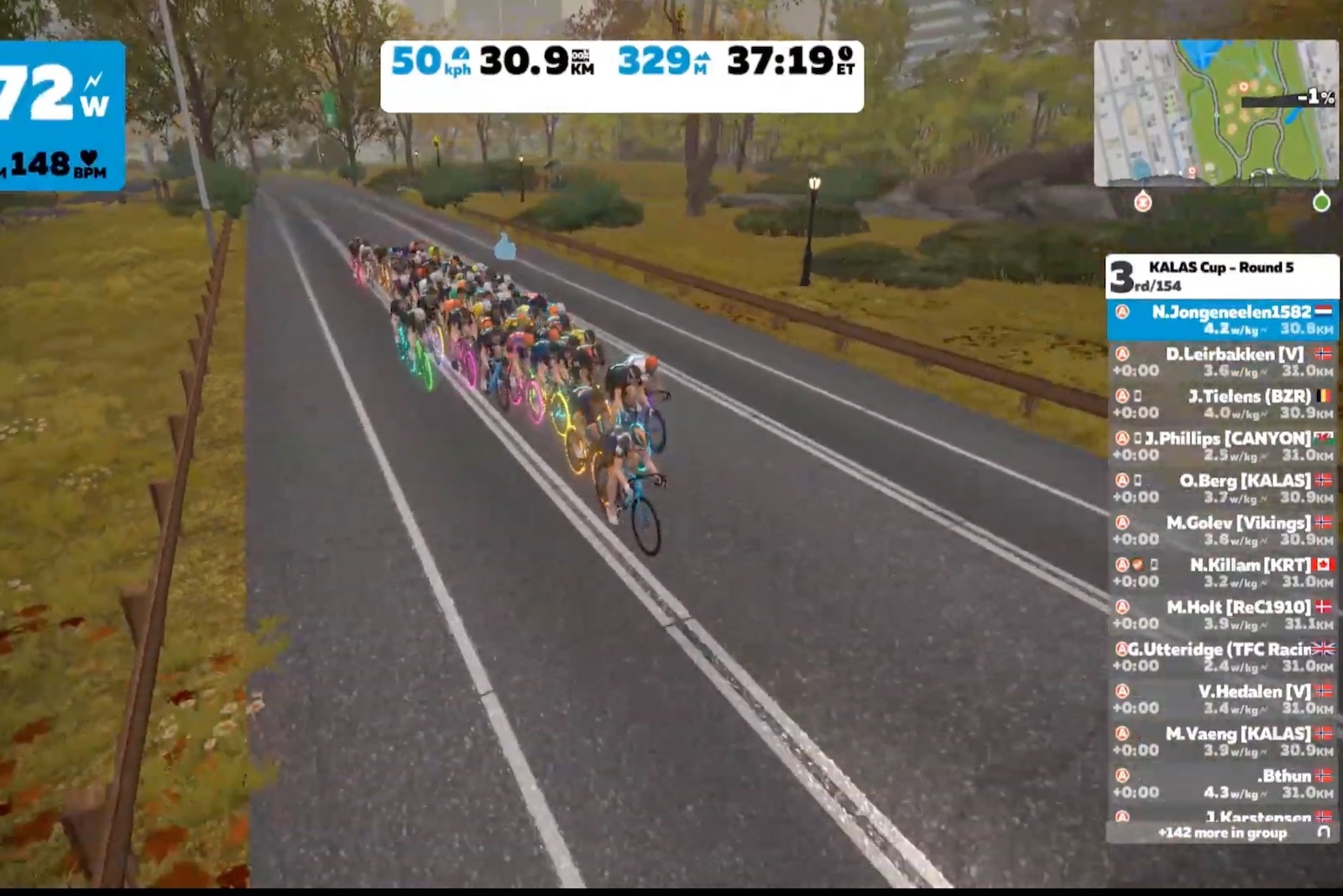1343x896 pixels.
Task: Click the power and heart rate panel
Action: point(60,116)
